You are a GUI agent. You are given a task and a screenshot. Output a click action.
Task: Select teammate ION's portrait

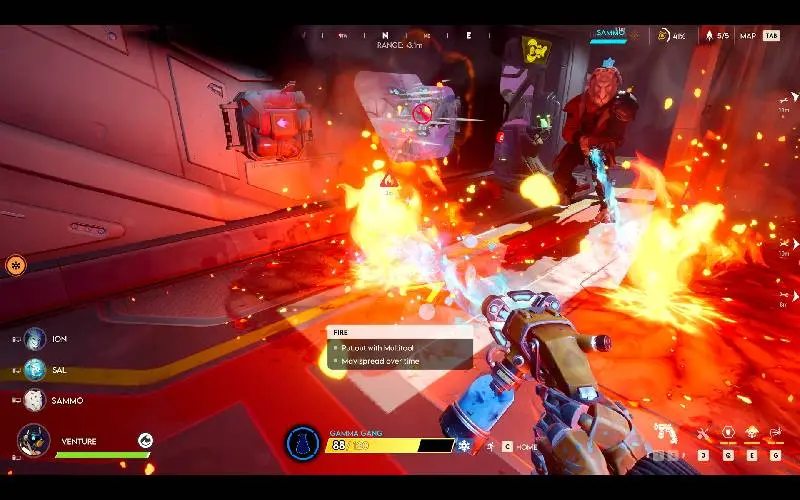[x=35, y=339]
